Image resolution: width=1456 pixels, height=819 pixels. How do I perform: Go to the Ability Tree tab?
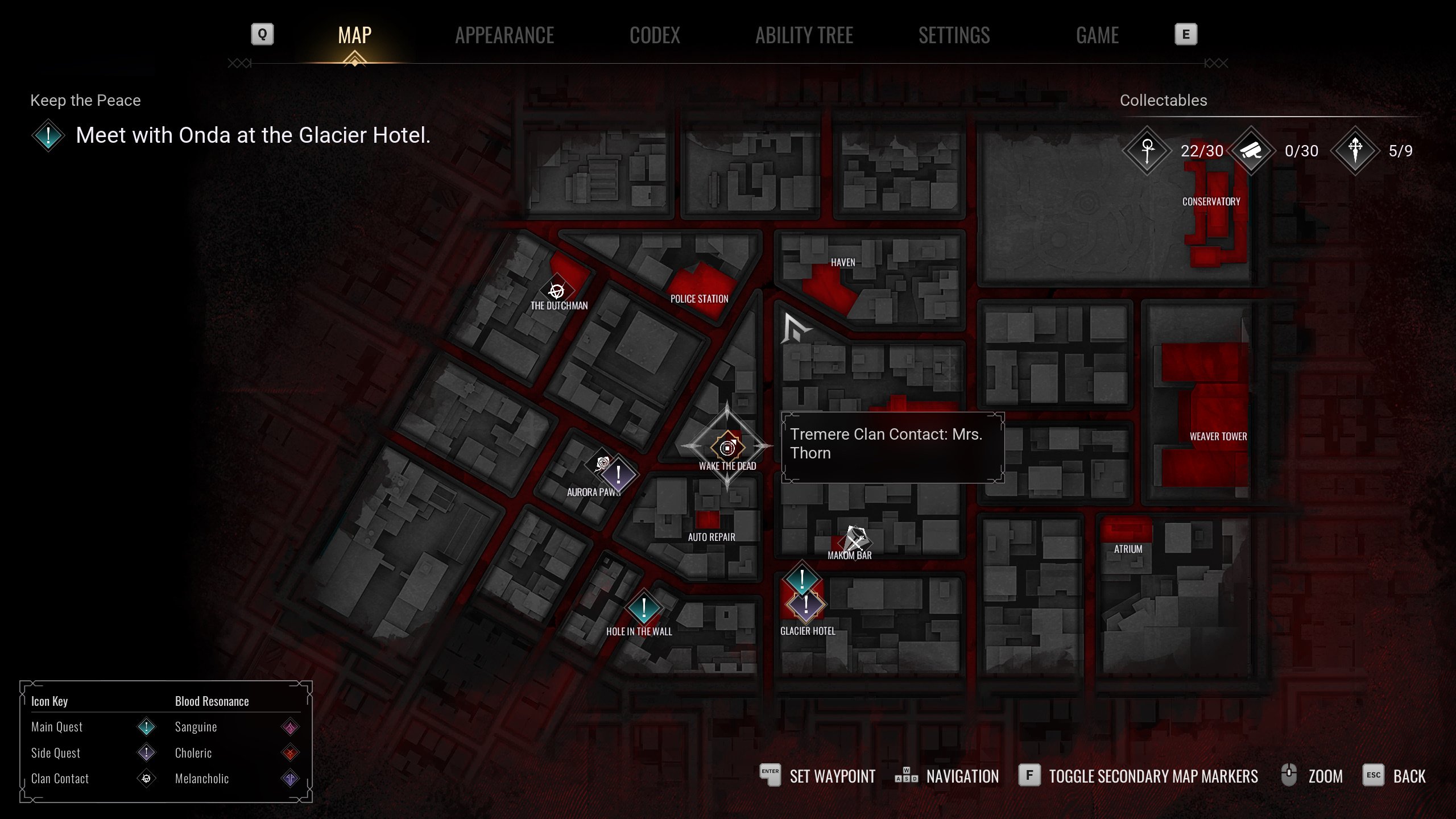point(804,35)
